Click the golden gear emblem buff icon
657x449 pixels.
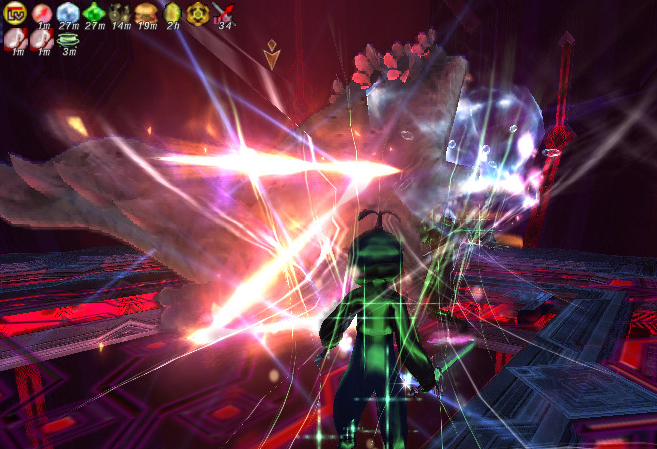point(197,12)
